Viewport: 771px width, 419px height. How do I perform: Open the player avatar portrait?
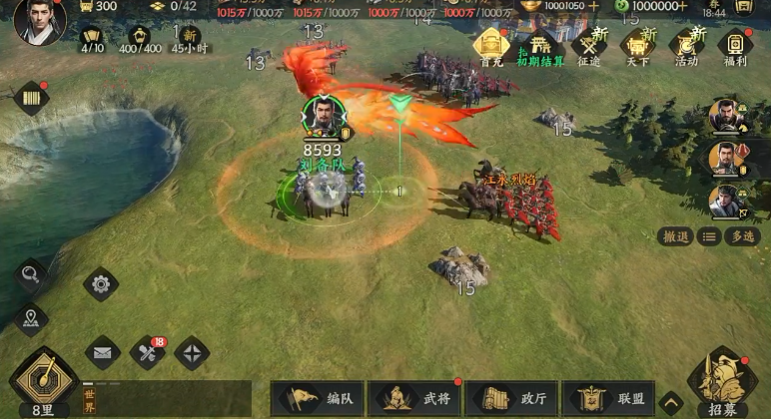40,21
